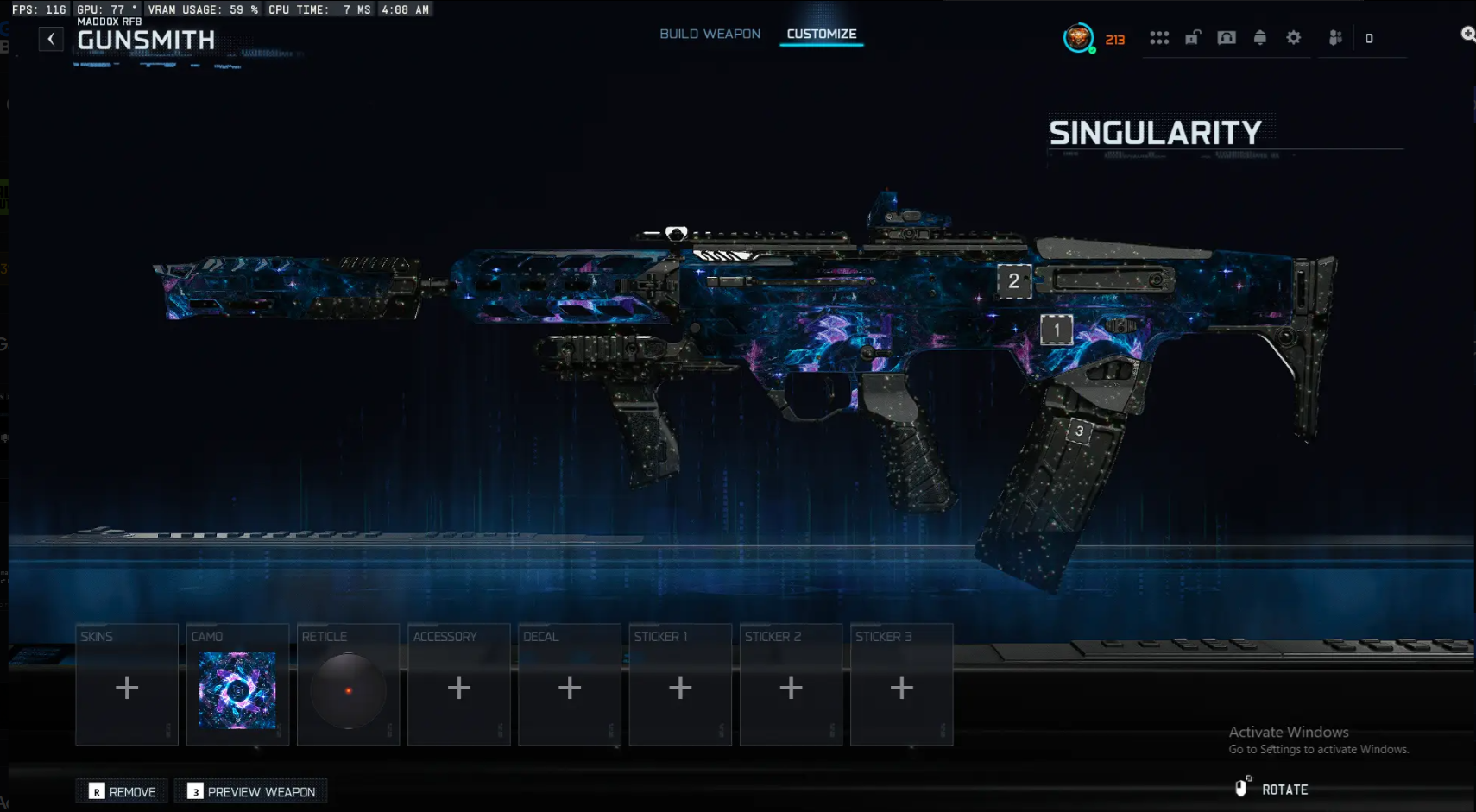The image size is (1476, 812).
Task: Click the player emblem avatar icon
Action: (1080, 39)
